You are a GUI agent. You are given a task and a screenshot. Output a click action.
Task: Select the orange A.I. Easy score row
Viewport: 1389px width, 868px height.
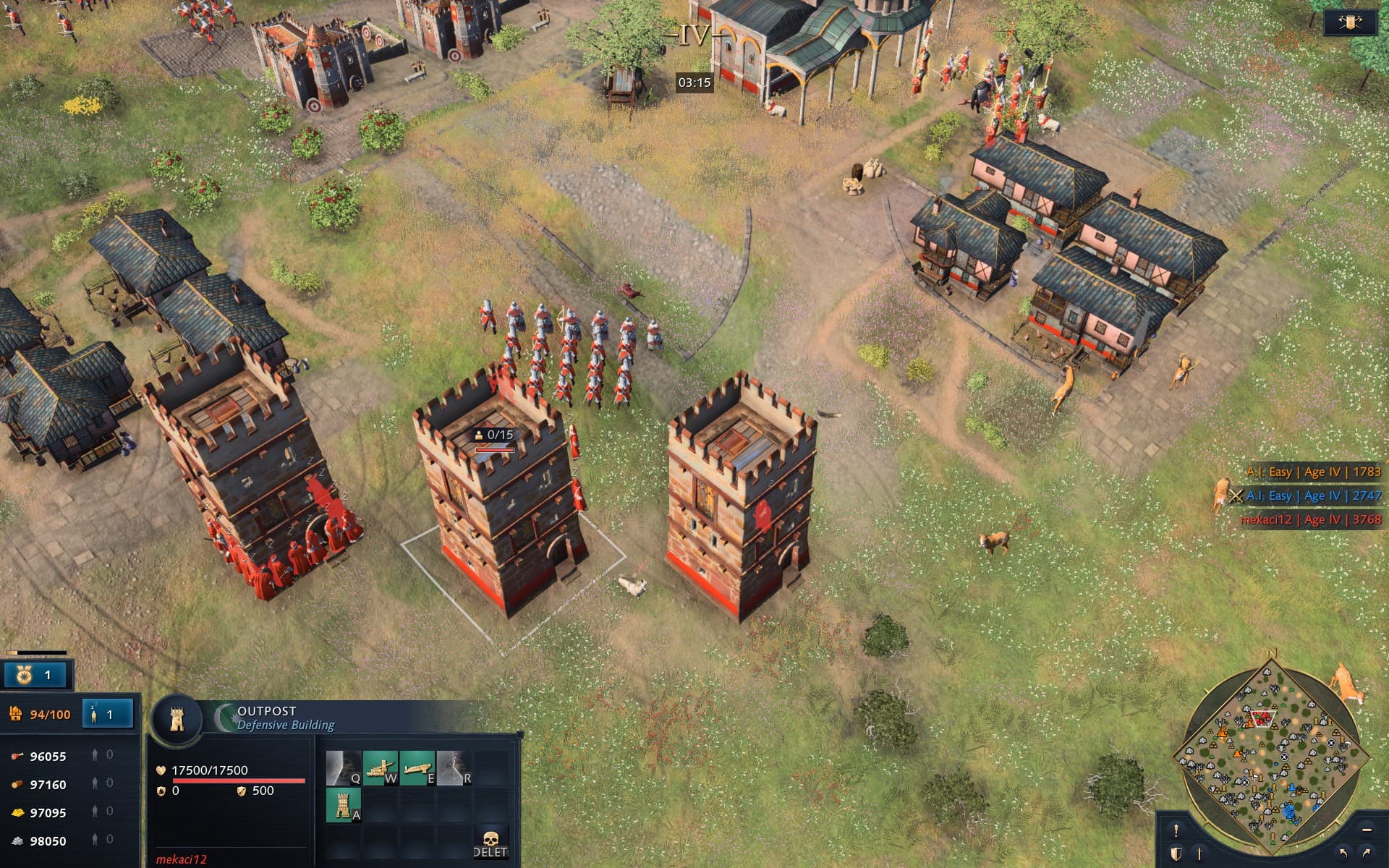[1313, 472]
